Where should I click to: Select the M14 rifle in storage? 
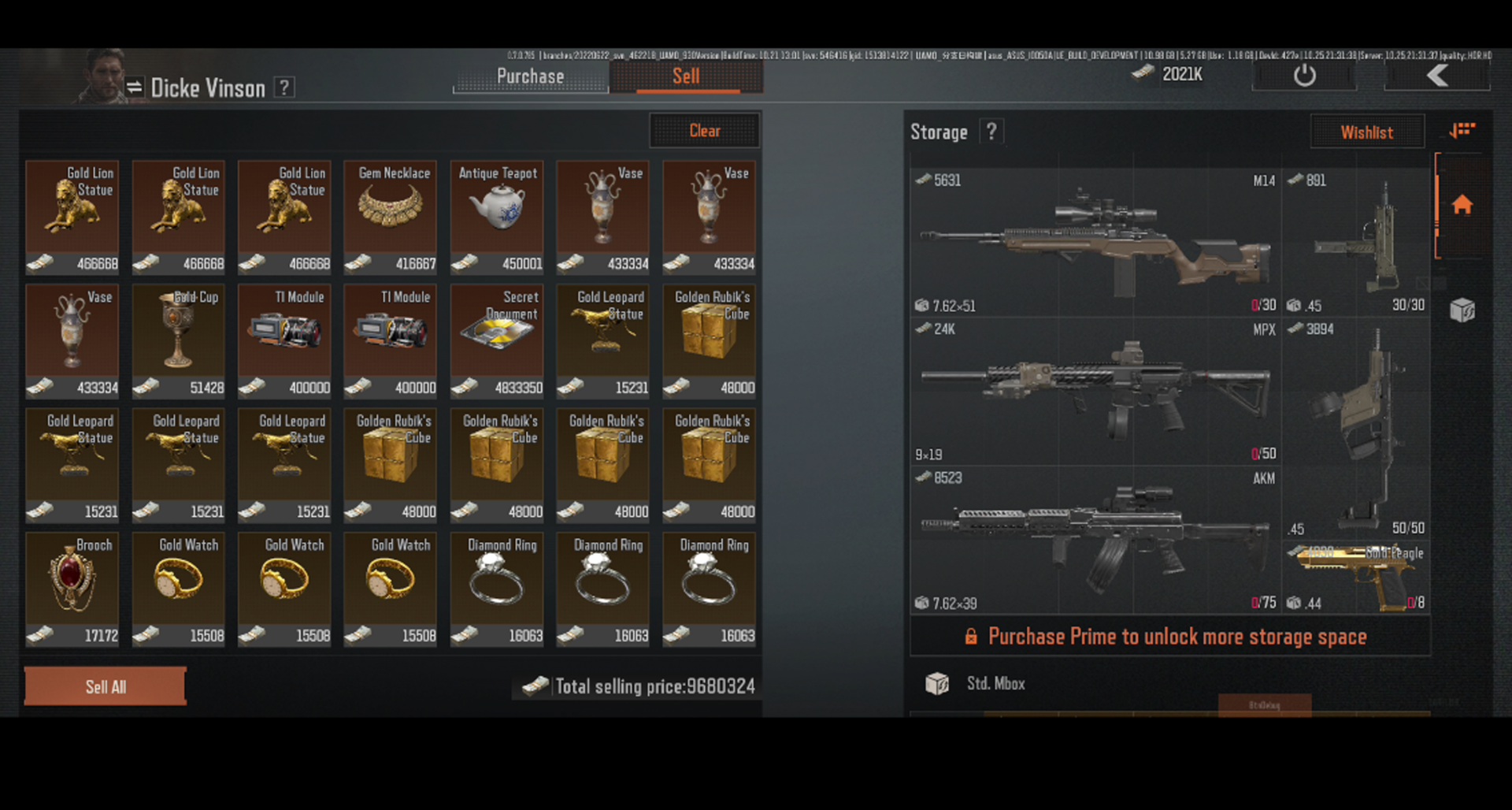click(x=1095, y=241)
